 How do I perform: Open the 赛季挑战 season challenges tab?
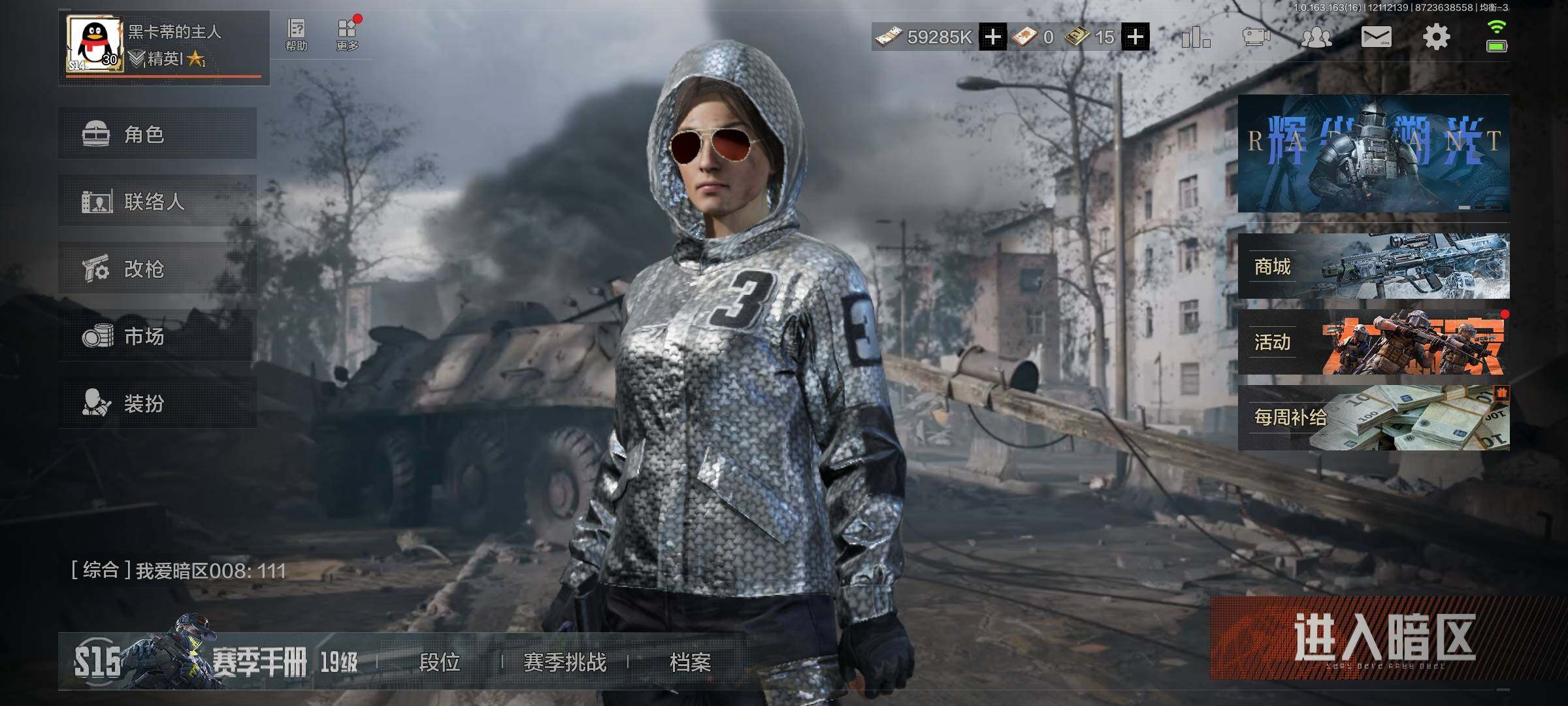click(x=564, y=662)
